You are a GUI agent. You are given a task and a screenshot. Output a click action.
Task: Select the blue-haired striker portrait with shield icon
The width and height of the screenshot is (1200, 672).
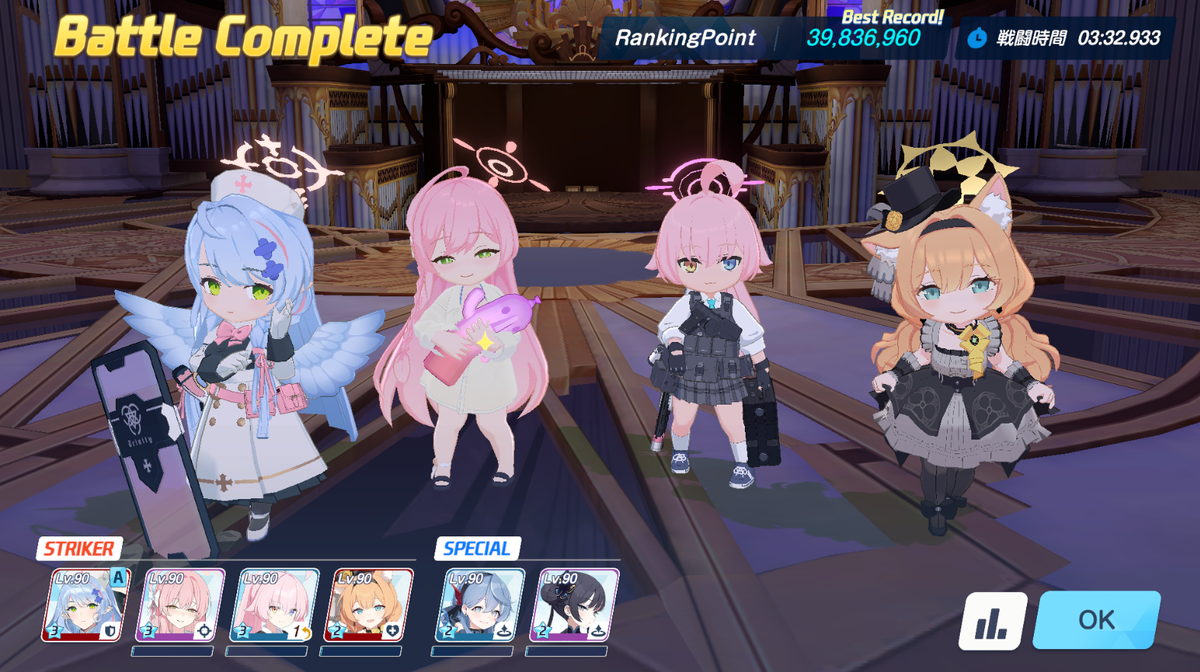tap(86, 605)
